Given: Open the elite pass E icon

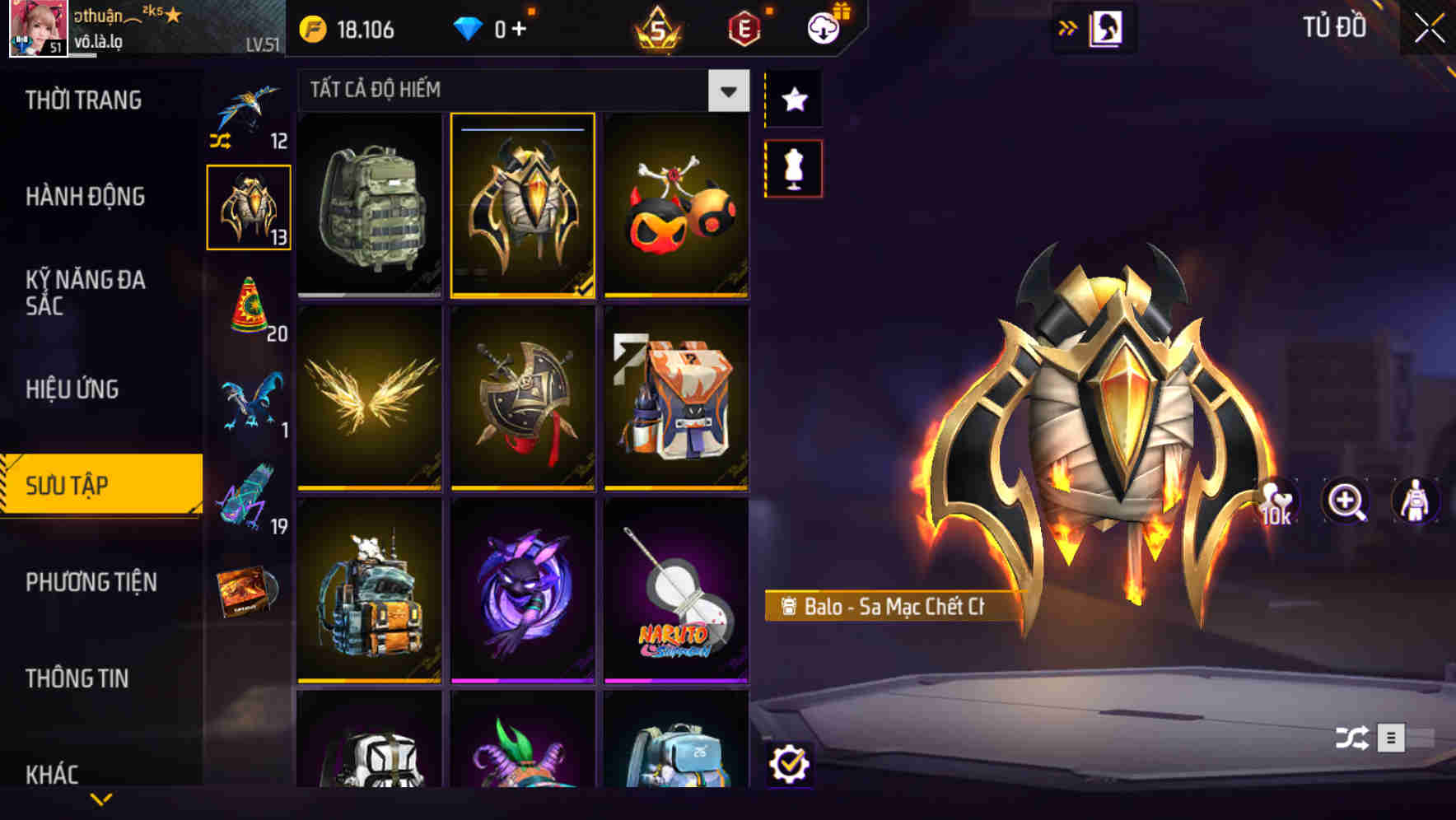Looking at the screenshot, I should click(742, 27).
